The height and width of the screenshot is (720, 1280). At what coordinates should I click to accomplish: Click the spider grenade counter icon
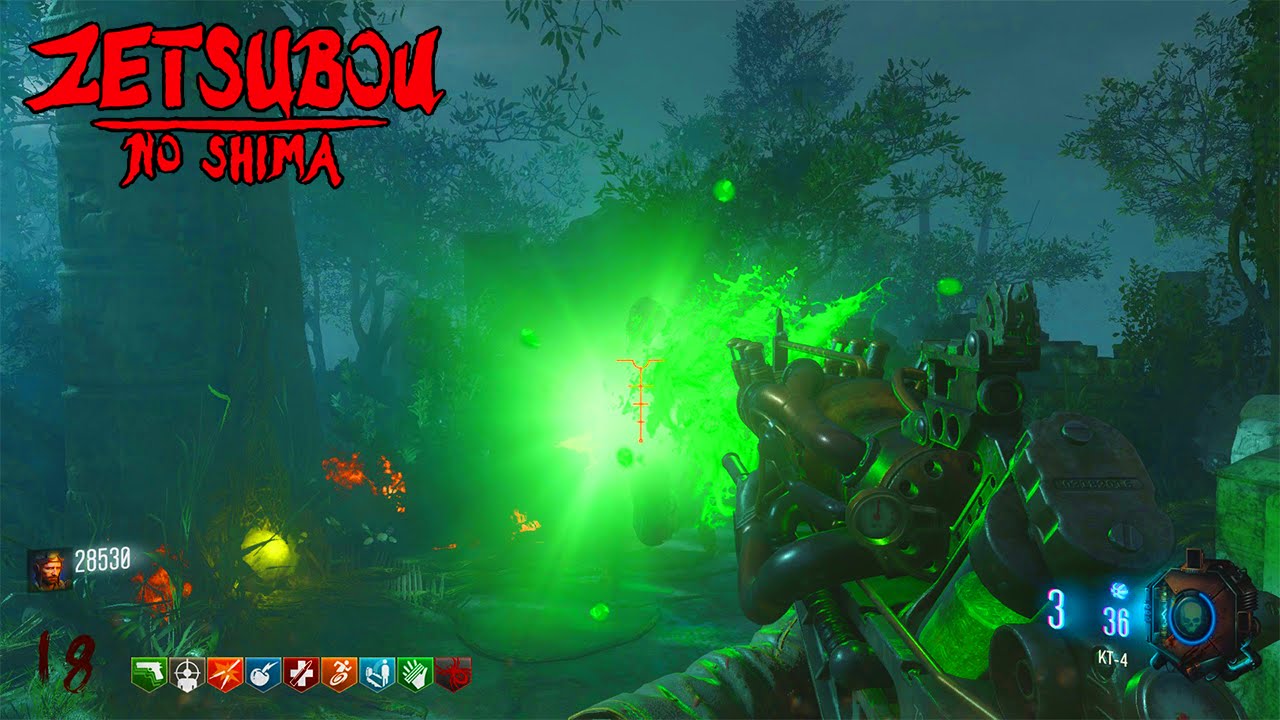click(x=1119, y=591)
